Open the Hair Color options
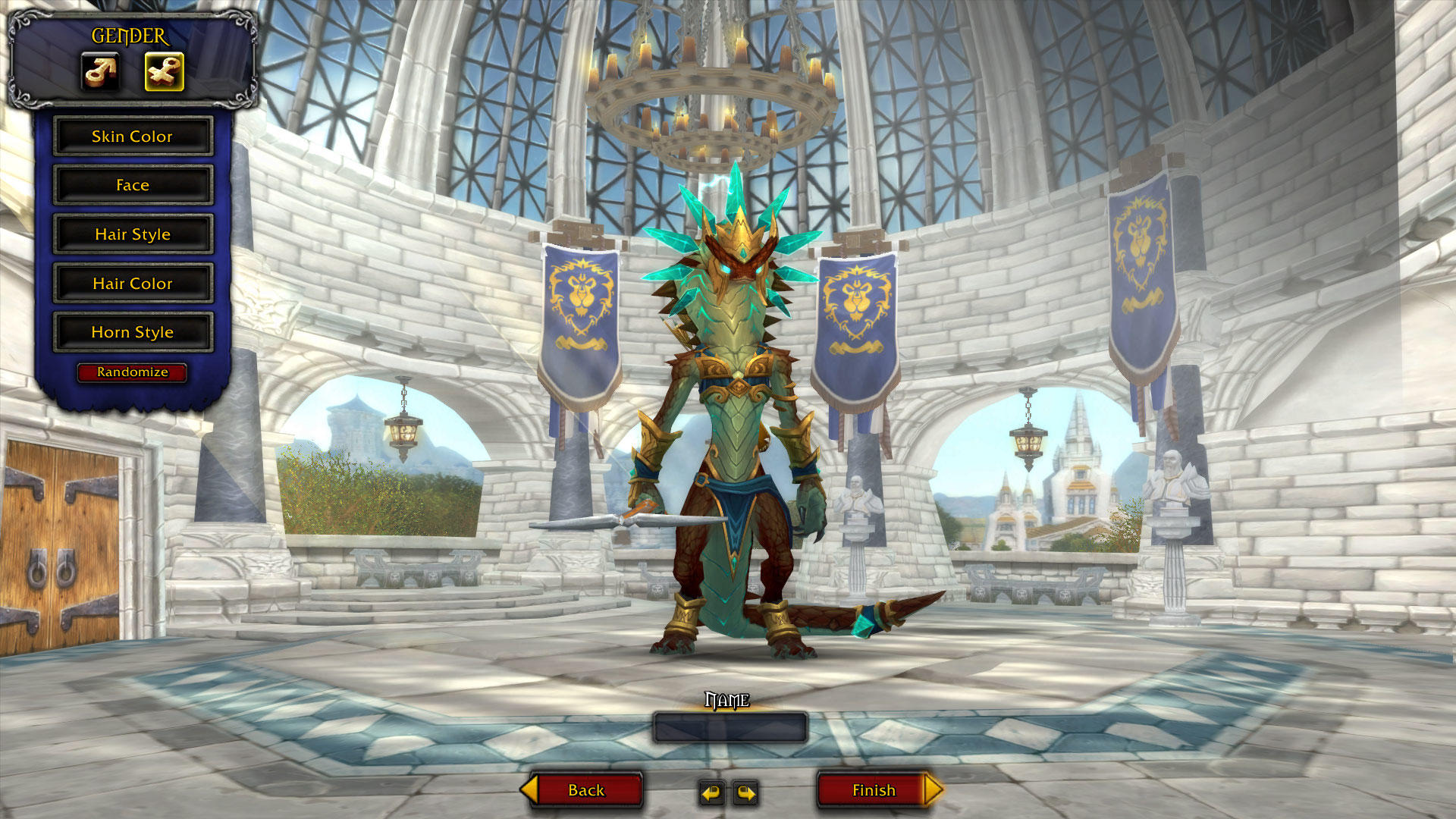The image size is (1456, 819). click(133, 283)
